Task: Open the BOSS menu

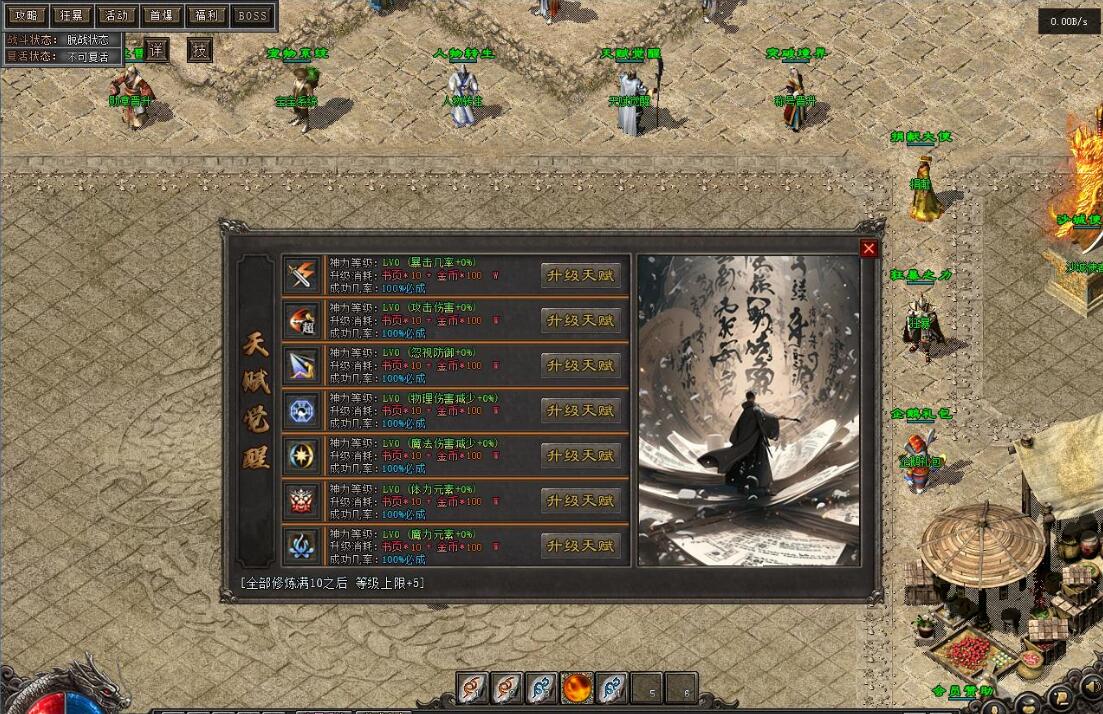Action: point(253,16)
